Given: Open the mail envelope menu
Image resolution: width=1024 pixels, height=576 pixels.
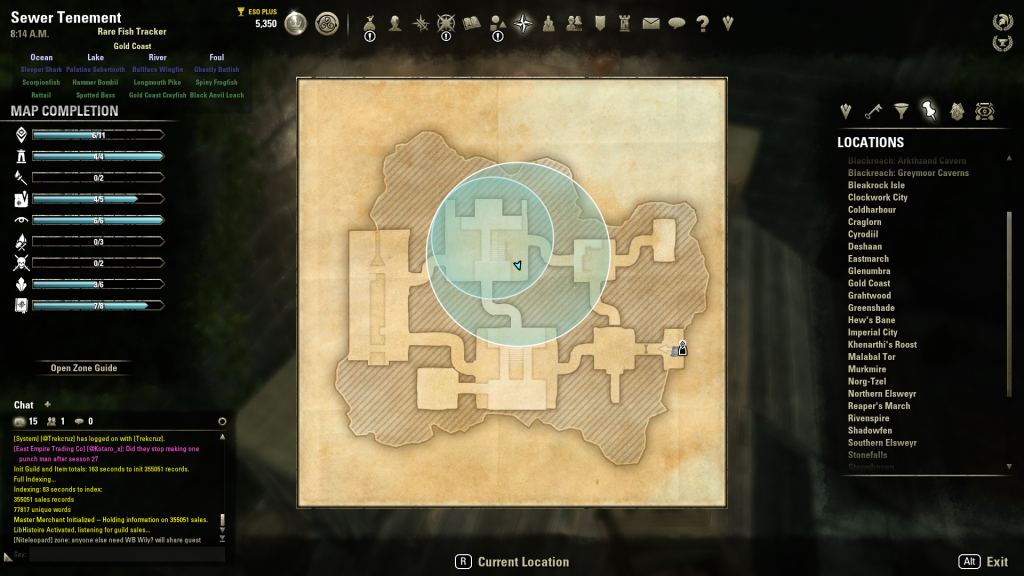Looking at the screenshot, I should click(x=651, y=23).
